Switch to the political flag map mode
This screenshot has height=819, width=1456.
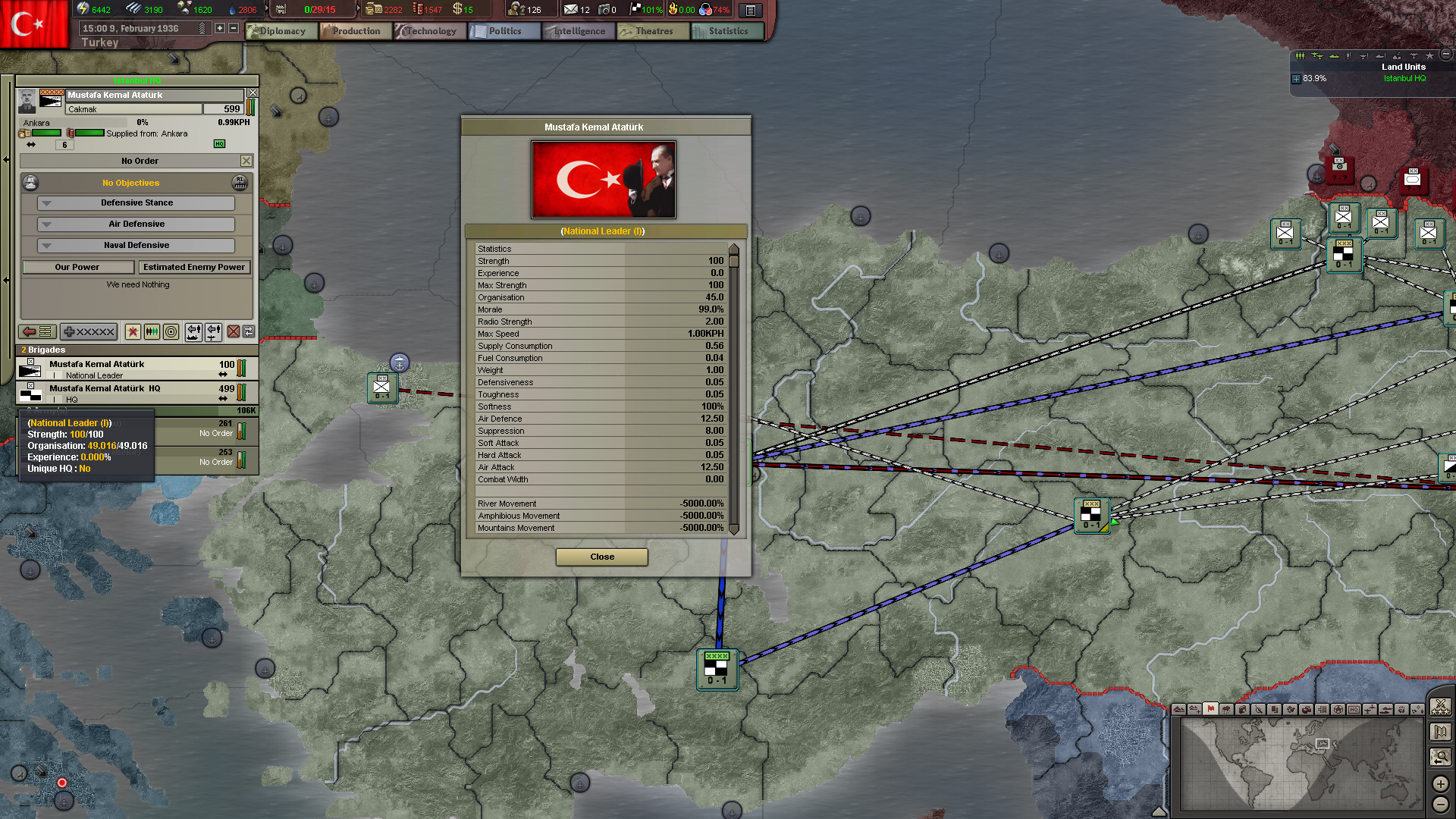pyautogui.click(x=1210, y=711)
